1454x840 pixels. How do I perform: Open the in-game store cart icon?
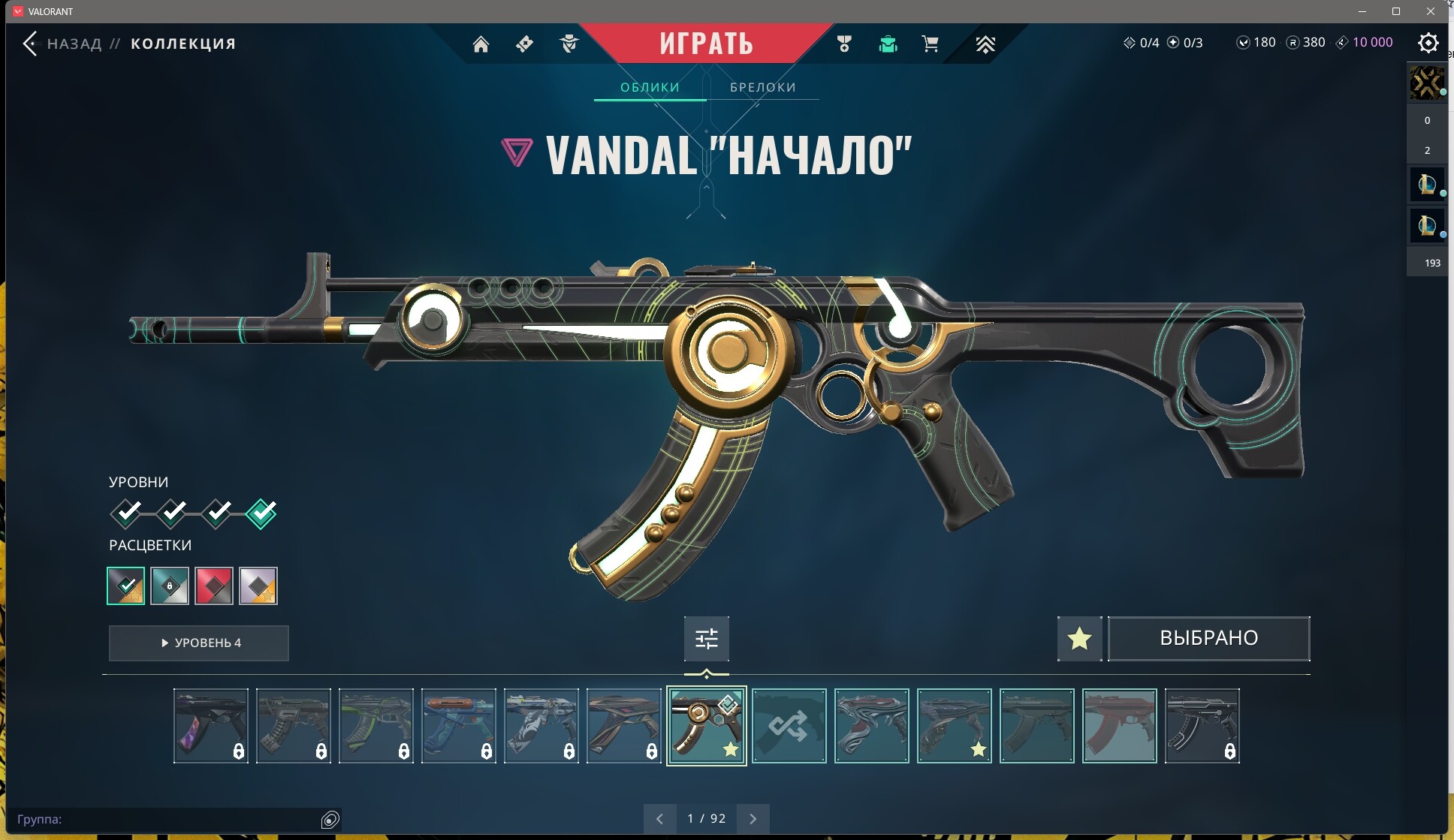[x=930, y=44]
